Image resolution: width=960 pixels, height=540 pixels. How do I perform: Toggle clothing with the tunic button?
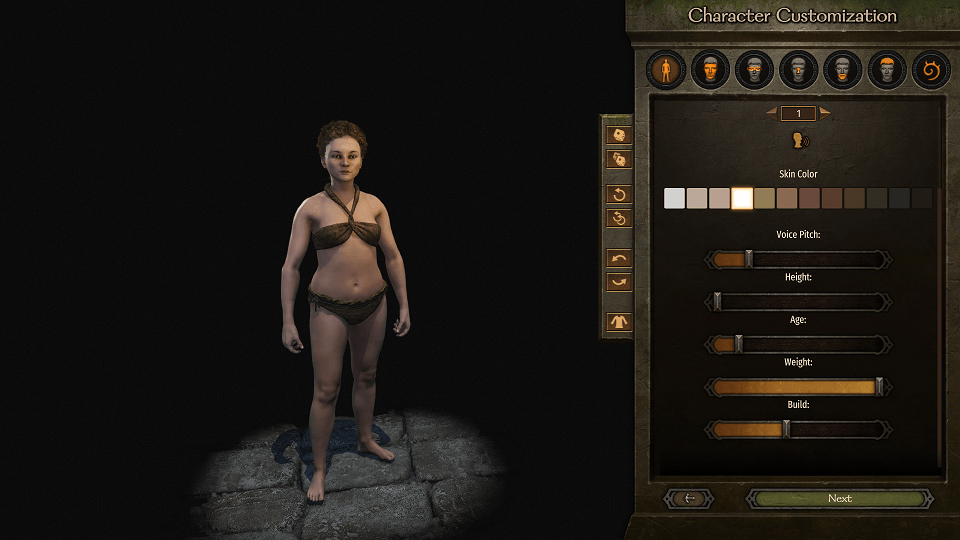(619, 322)
